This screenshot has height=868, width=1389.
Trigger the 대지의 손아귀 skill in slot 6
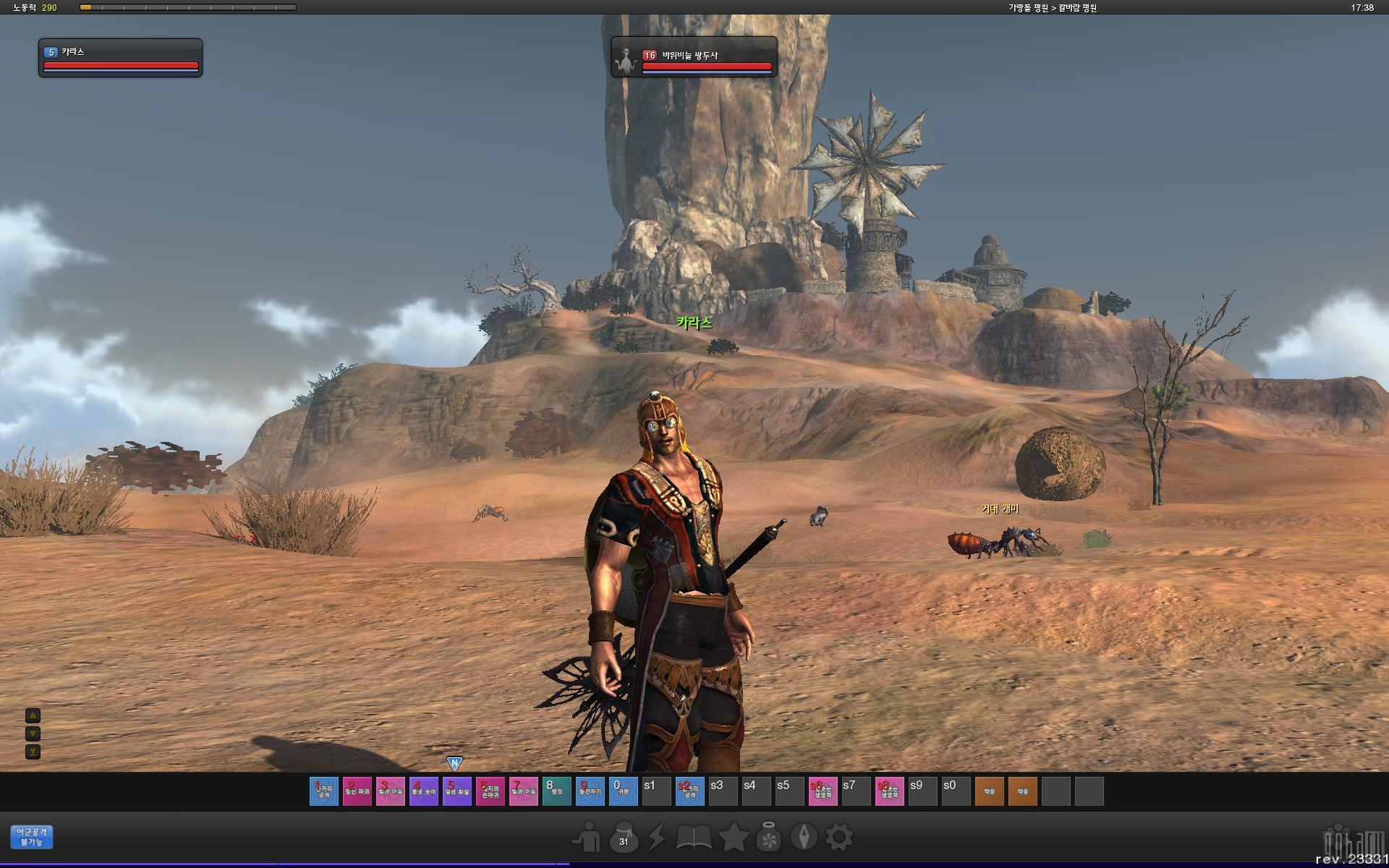[x=490, y=791]
